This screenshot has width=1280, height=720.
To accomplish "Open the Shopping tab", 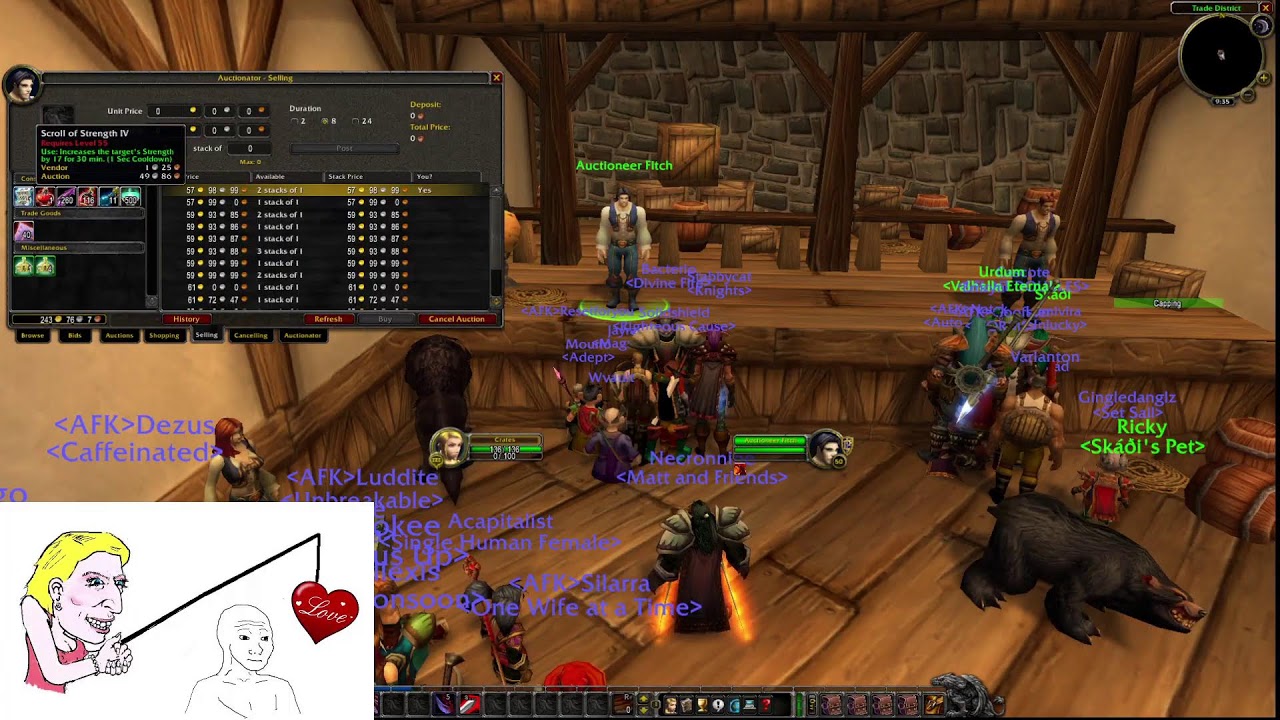I will tap(164, 336).
